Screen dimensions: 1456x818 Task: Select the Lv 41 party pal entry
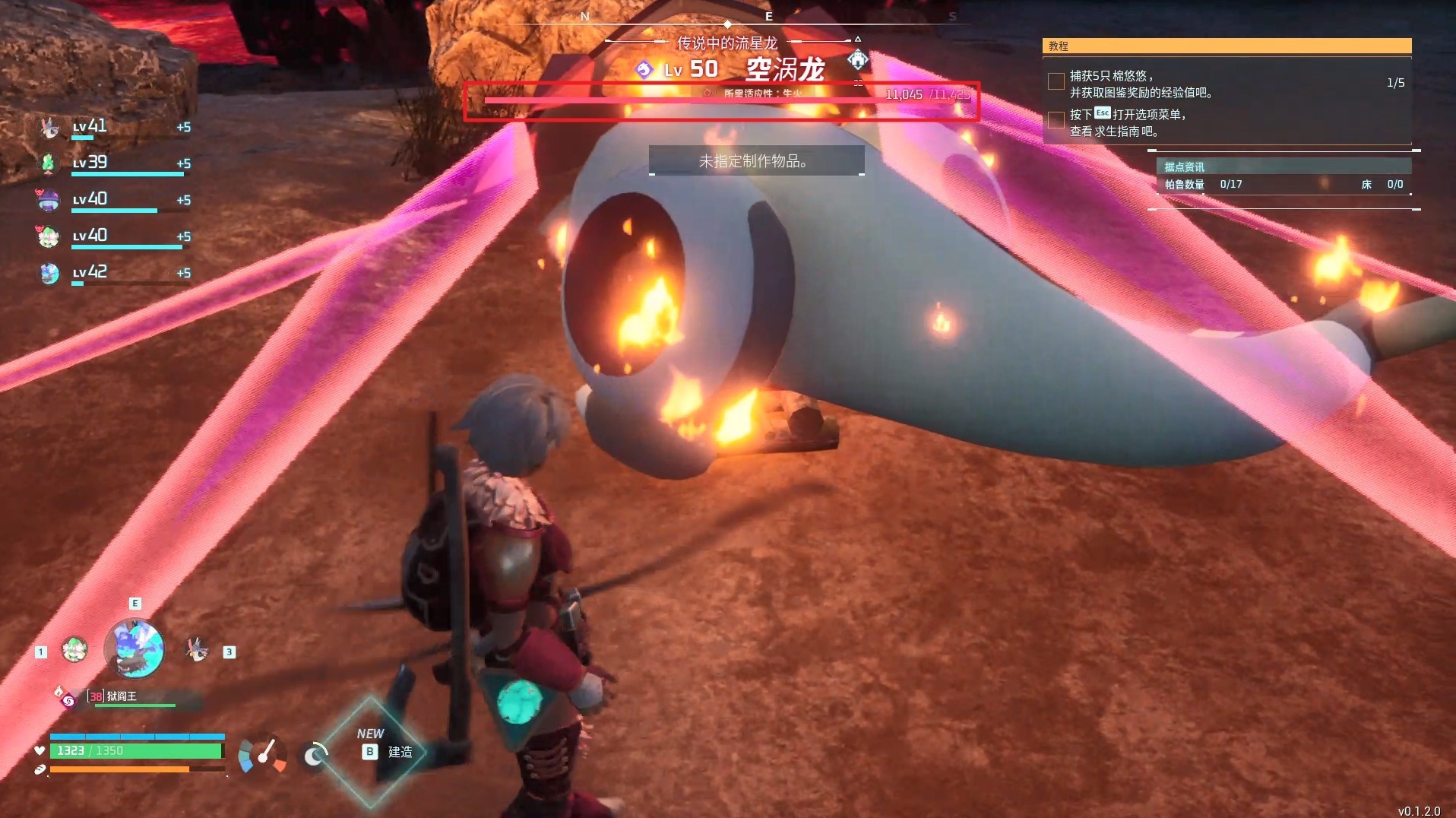(114, 127)
